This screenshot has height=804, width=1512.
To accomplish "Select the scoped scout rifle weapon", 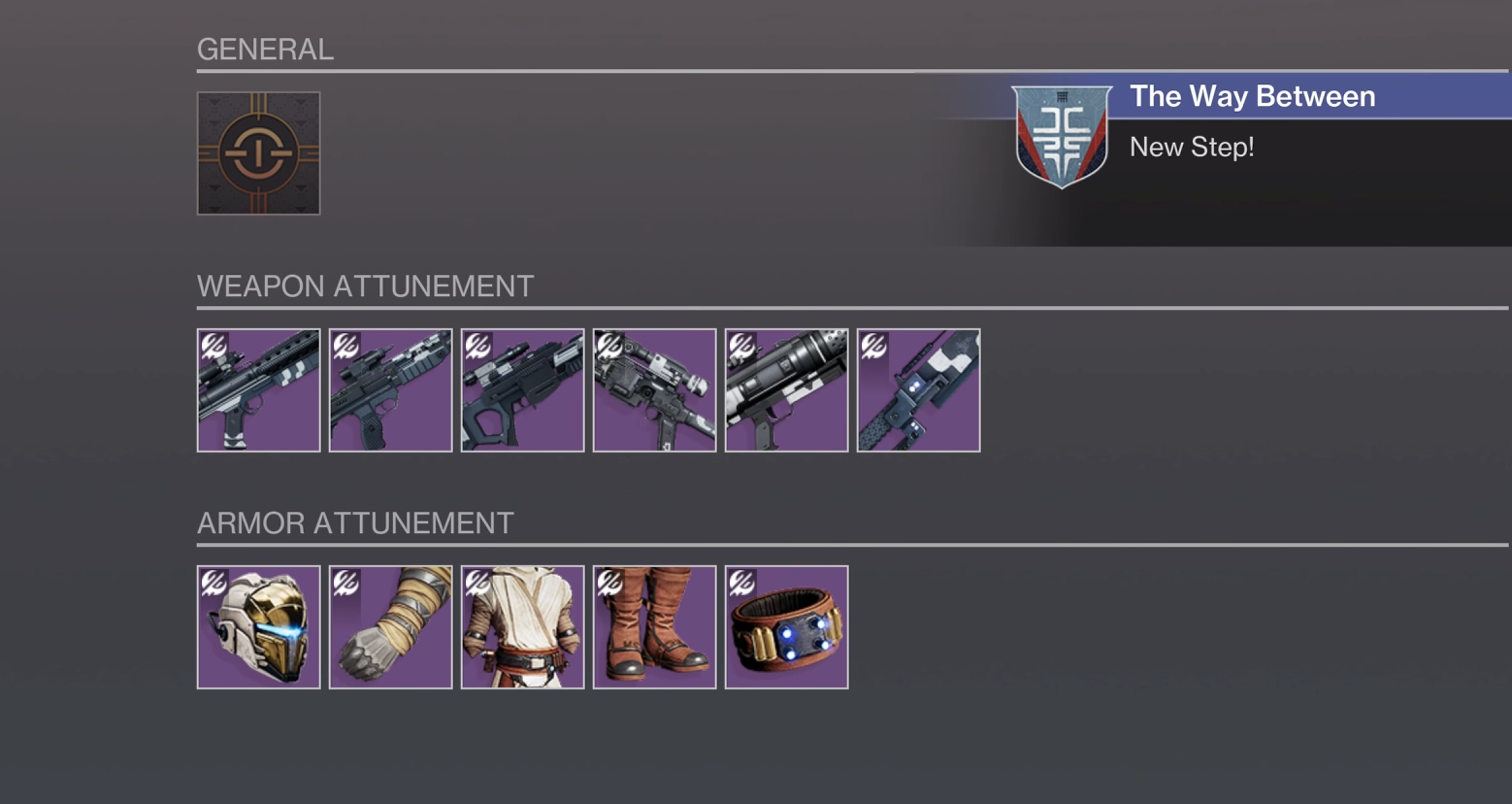I will pyautogui.click(x=522, y=389).
